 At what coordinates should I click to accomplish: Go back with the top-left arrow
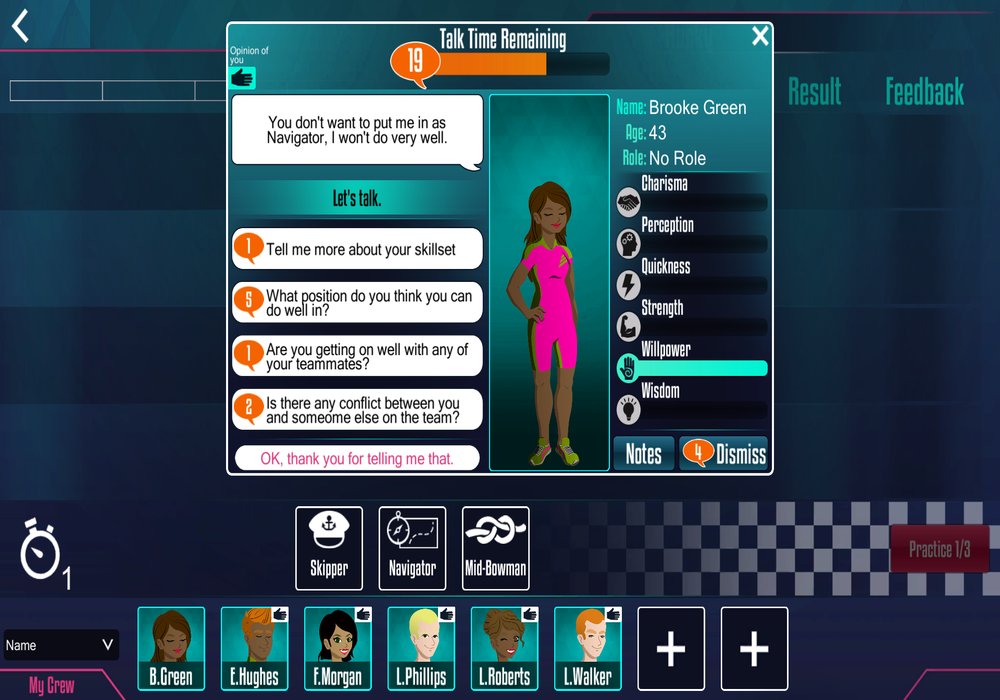click(20, 26)
